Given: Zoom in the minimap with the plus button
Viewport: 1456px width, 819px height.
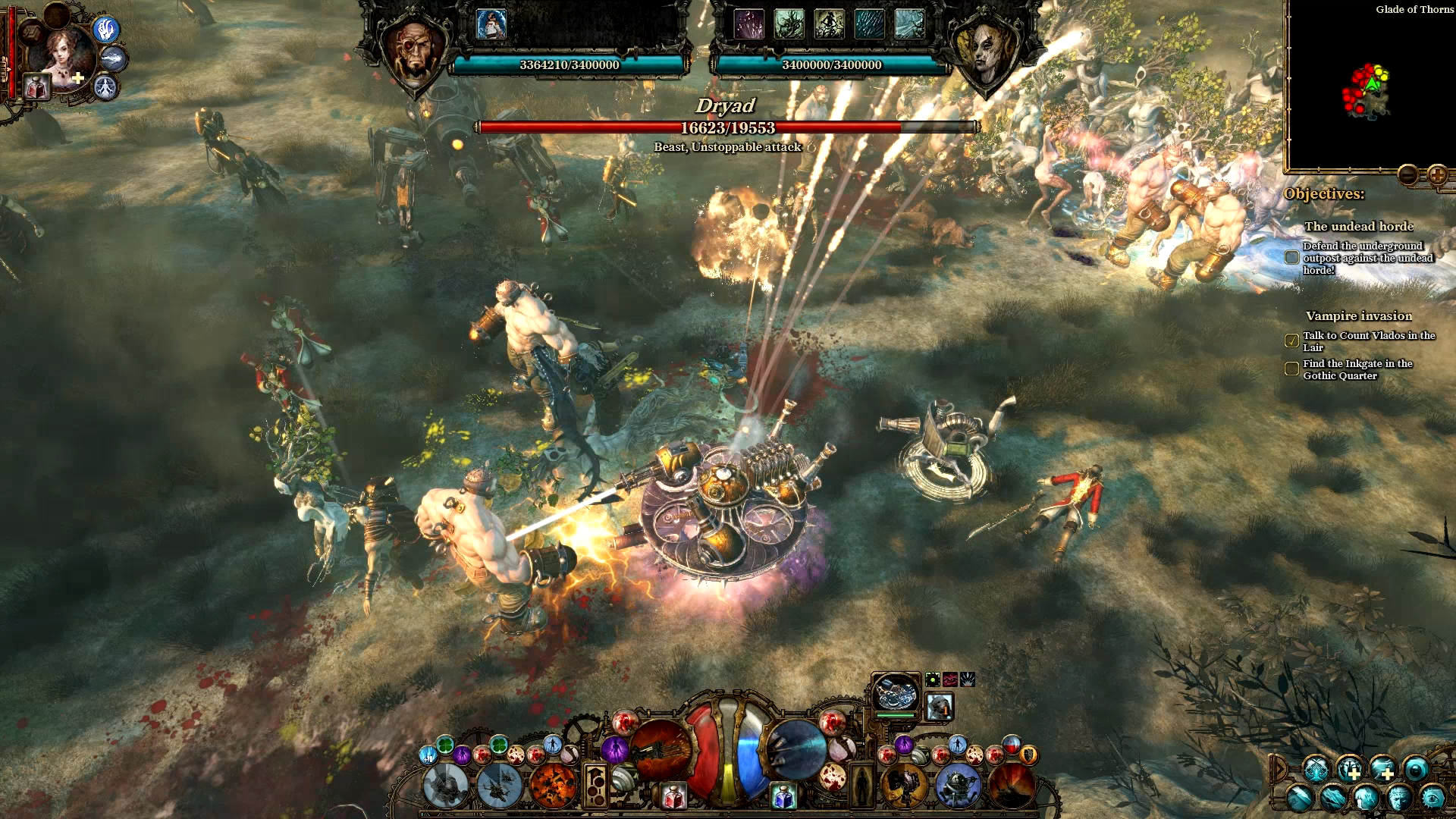Looking at the screenshot, I should tap(1437, 175).
